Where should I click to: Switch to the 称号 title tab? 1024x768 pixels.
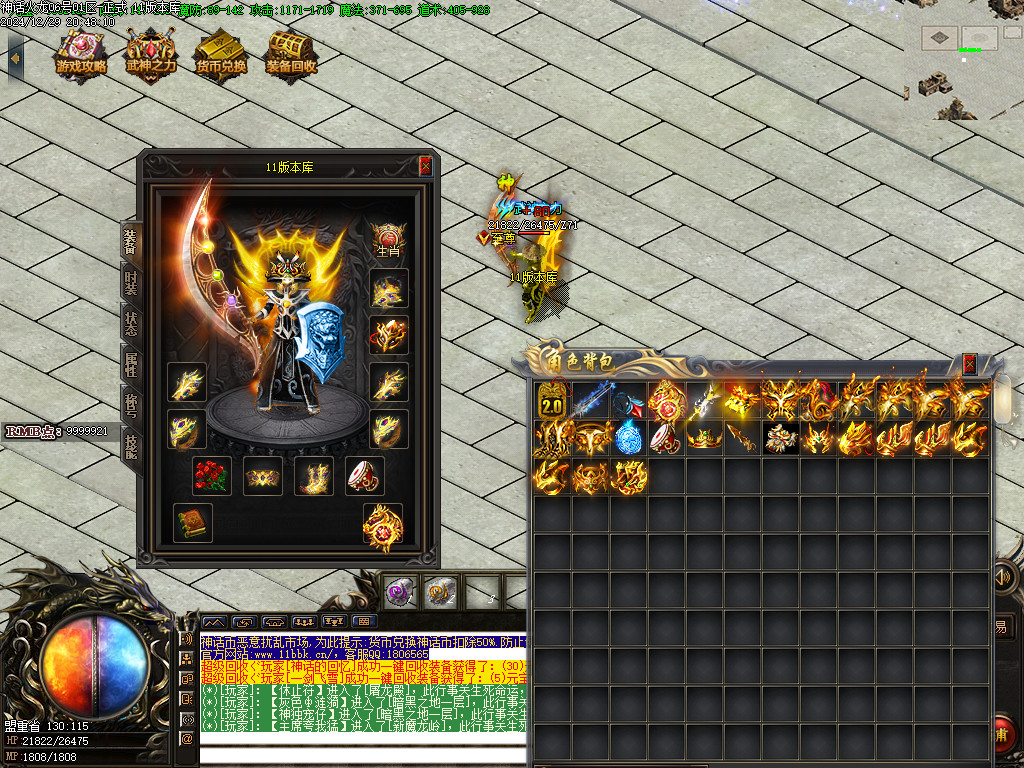[131, 404]
